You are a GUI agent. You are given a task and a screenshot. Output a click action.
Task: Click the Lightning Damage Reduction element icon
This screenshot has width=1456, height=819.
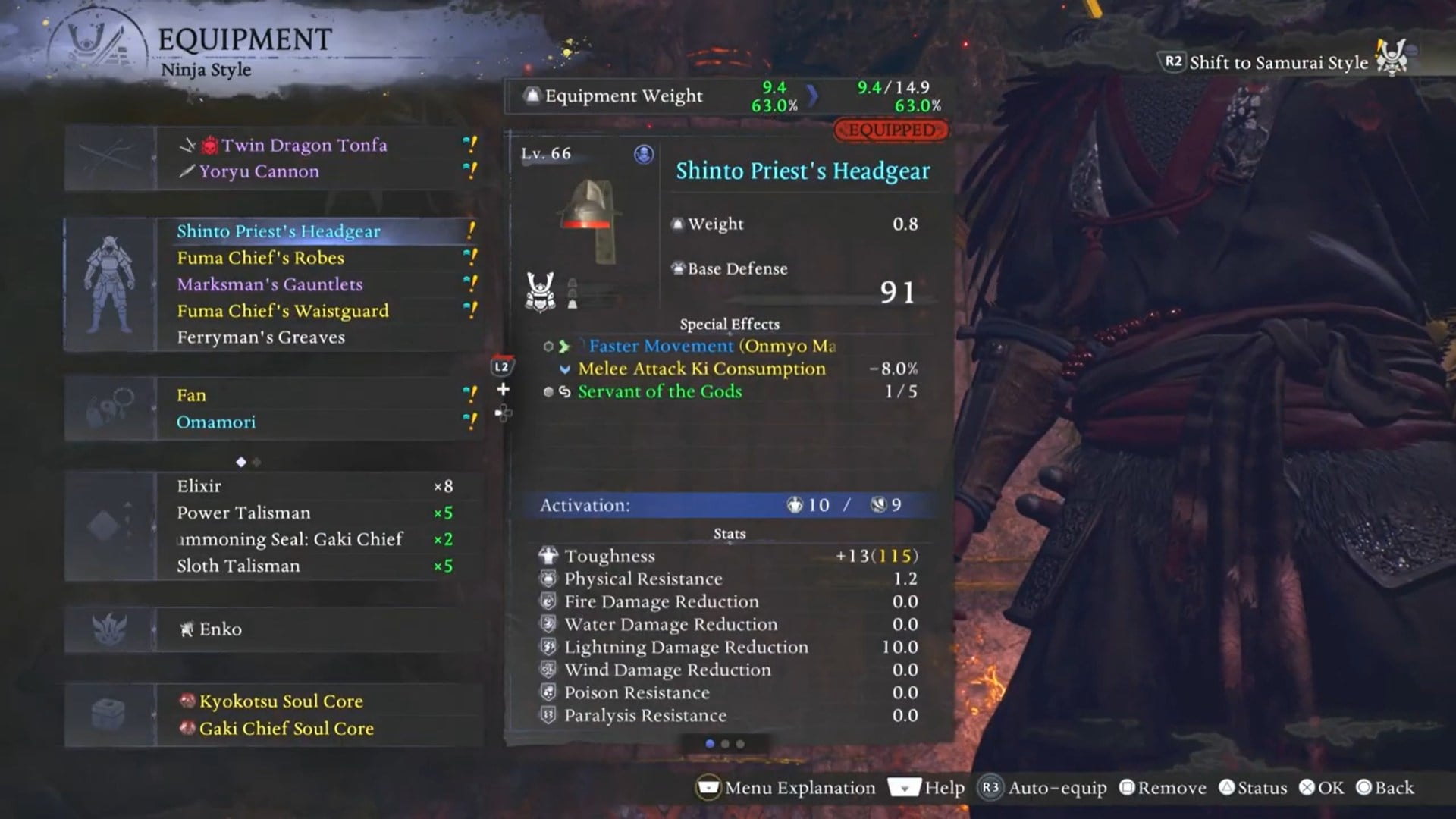[x=548, y=647]
